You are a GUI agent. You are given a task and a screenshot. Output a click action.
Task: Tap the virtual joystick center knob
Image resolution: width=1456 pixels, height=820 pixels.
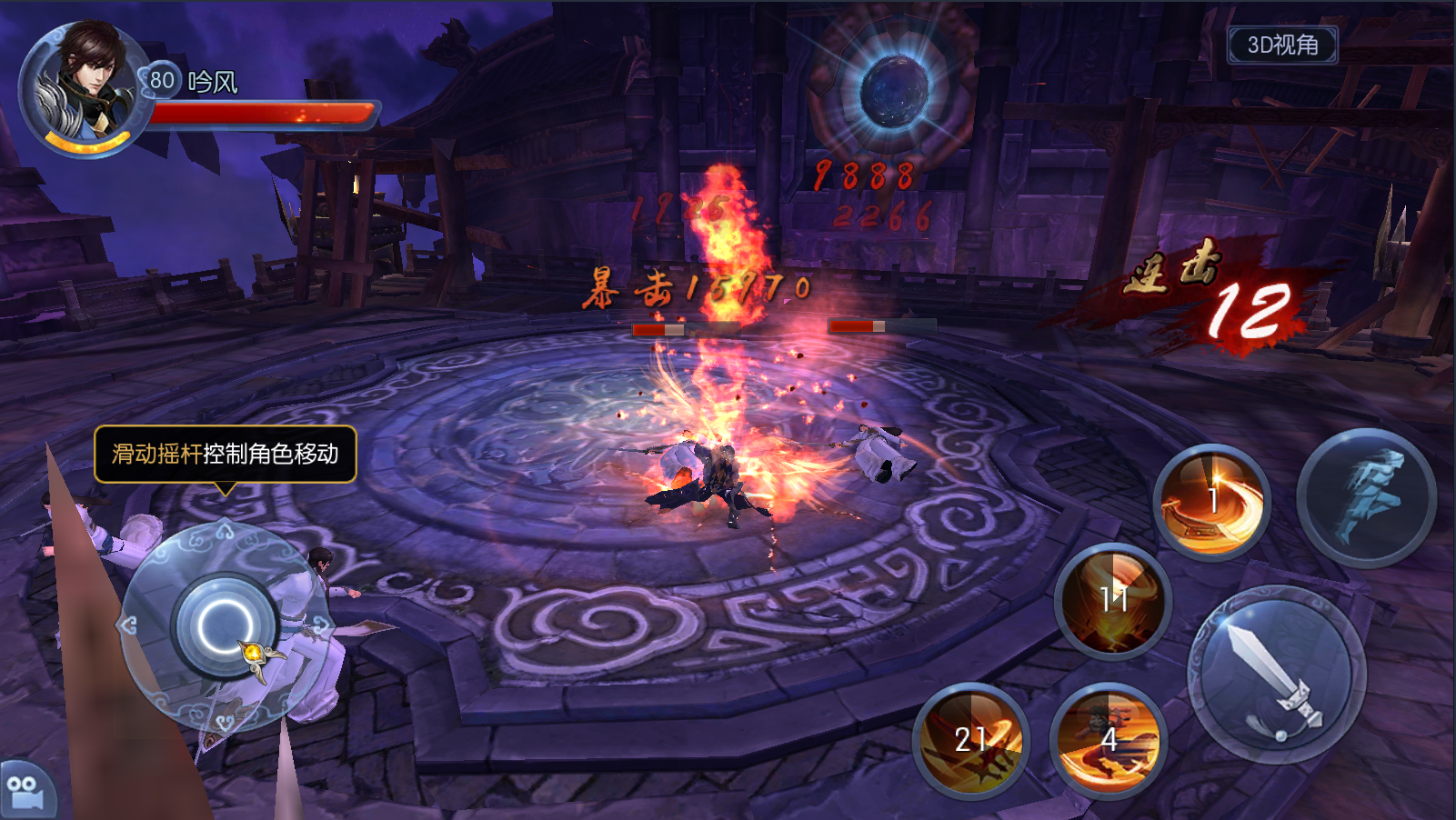(225, 626)
